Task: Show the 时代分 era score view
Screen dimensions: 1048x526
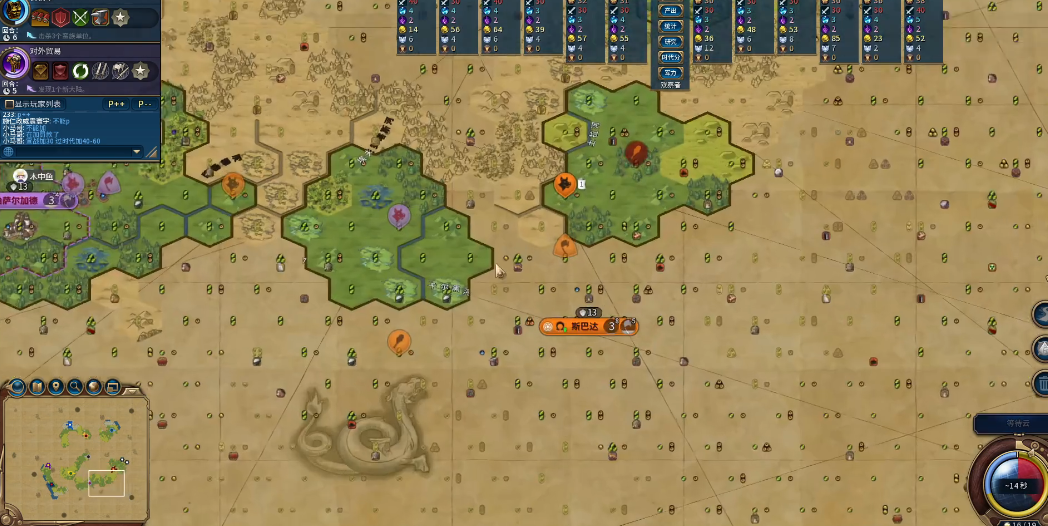Action: click(x=670, y=57)
